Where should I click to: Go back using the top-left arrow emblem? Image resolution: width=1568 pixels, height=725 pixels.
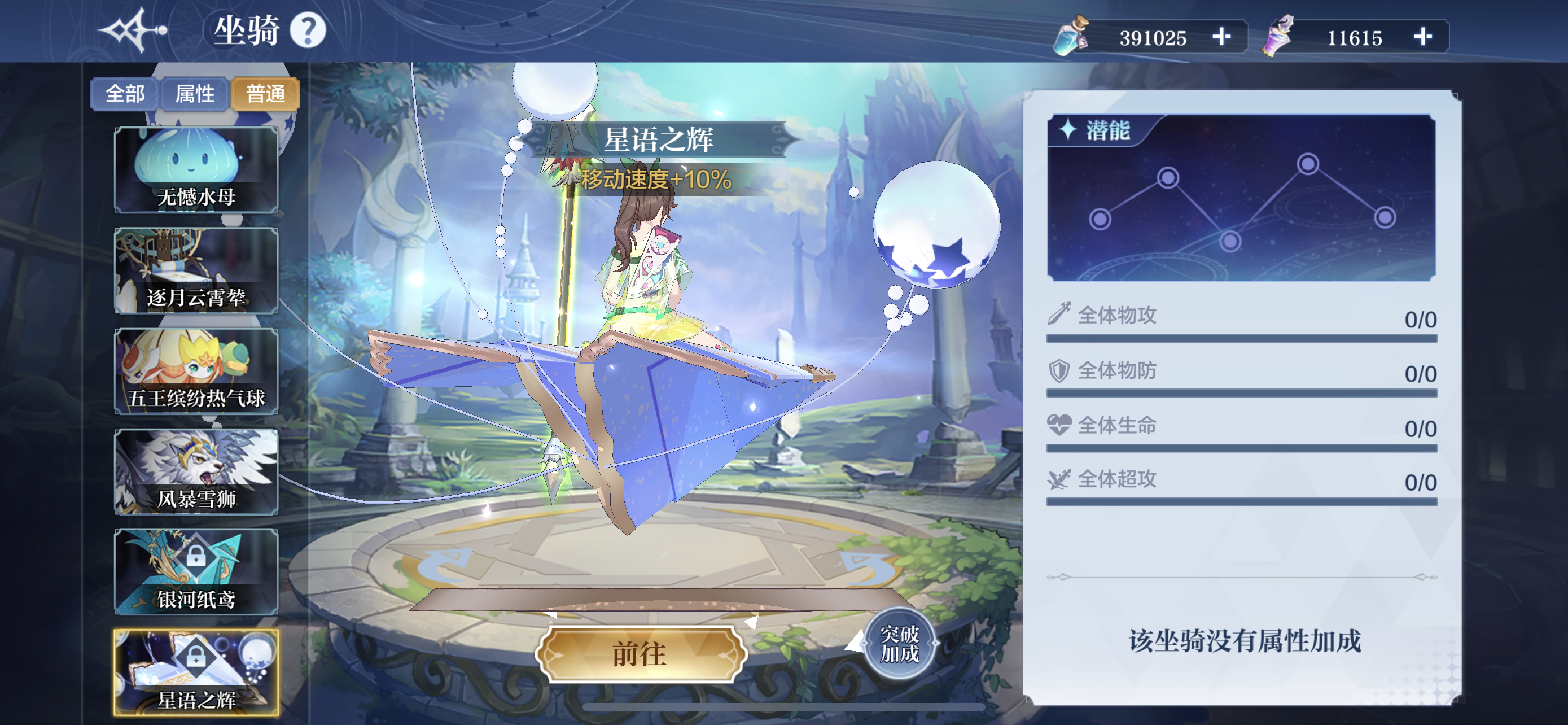pos(133,30)
